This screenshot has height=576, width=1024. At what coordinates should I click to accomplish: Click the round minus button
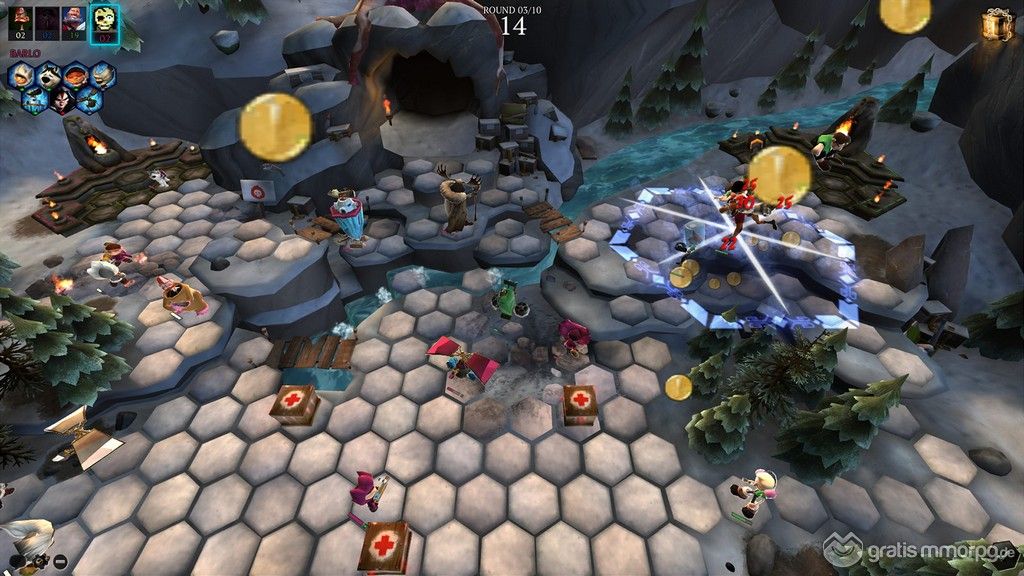(60, 561)
